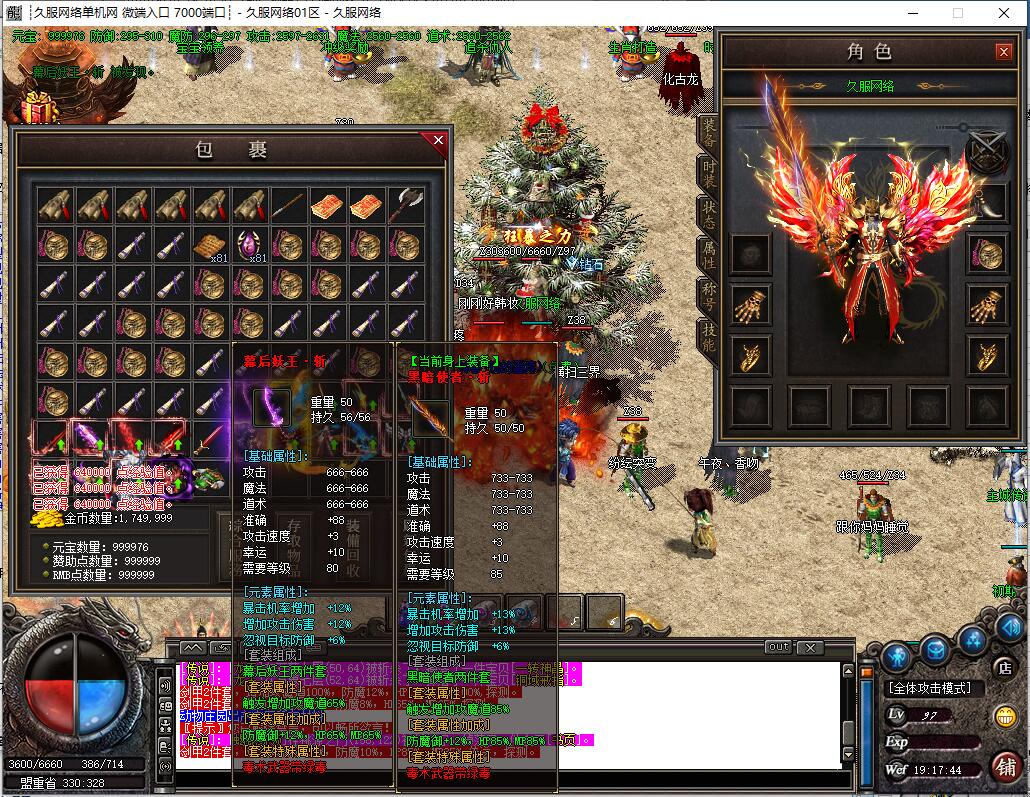
Task: Open the 店 shop button
Action: (1003, 666)
